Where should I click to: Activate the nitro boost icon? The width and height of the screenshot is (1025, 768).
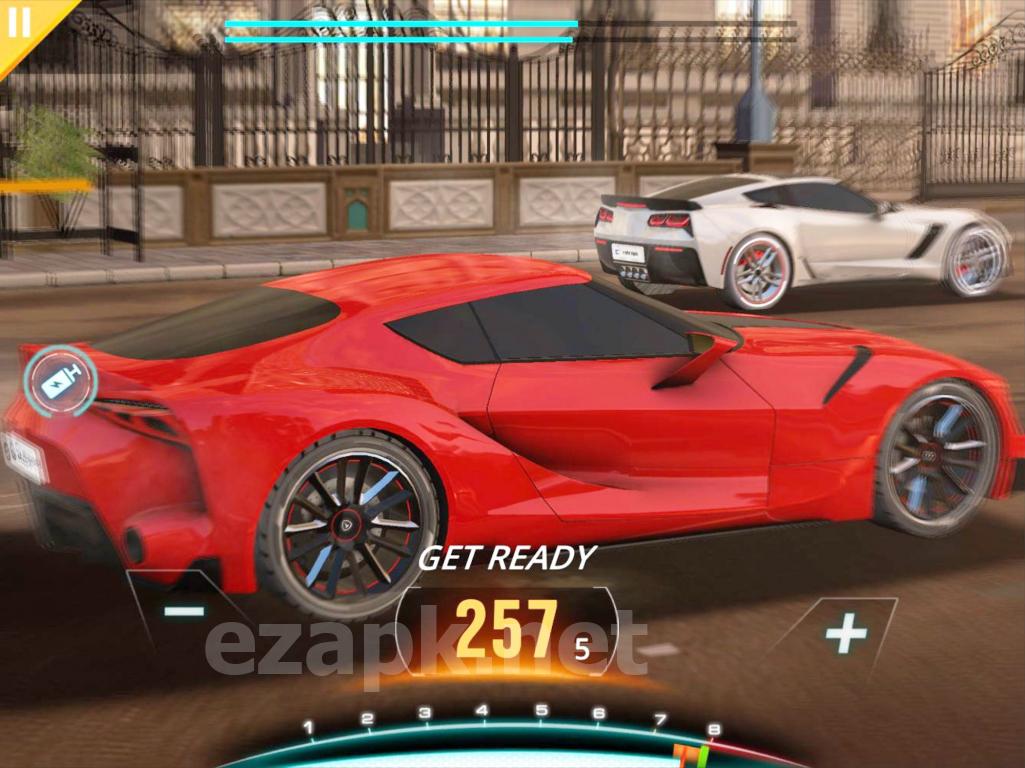coord(60,381)
